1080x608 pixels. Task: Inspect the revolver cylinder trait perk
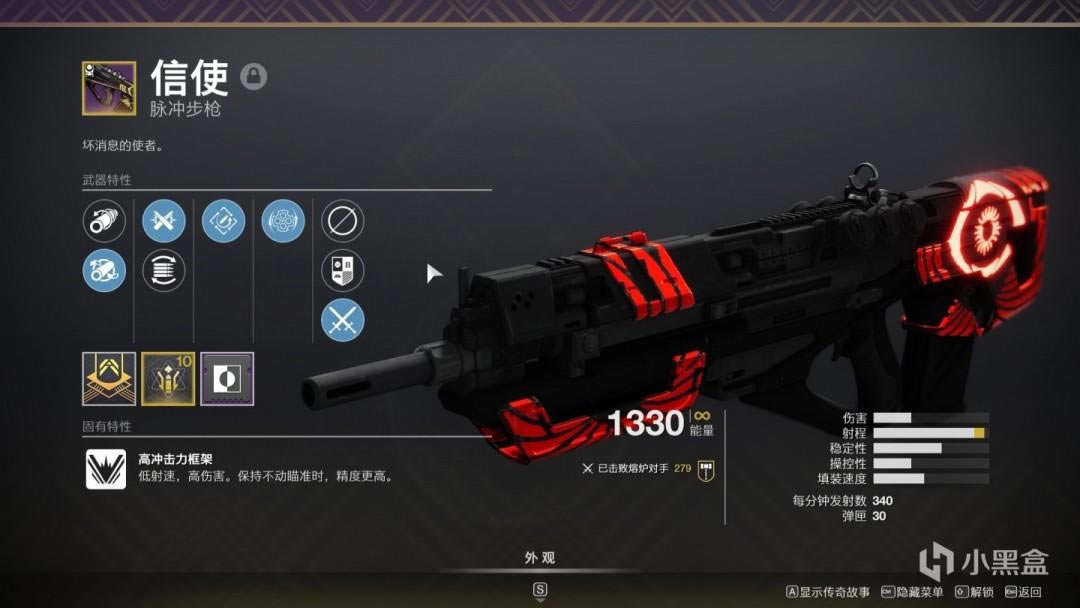(x=283, y=221)
